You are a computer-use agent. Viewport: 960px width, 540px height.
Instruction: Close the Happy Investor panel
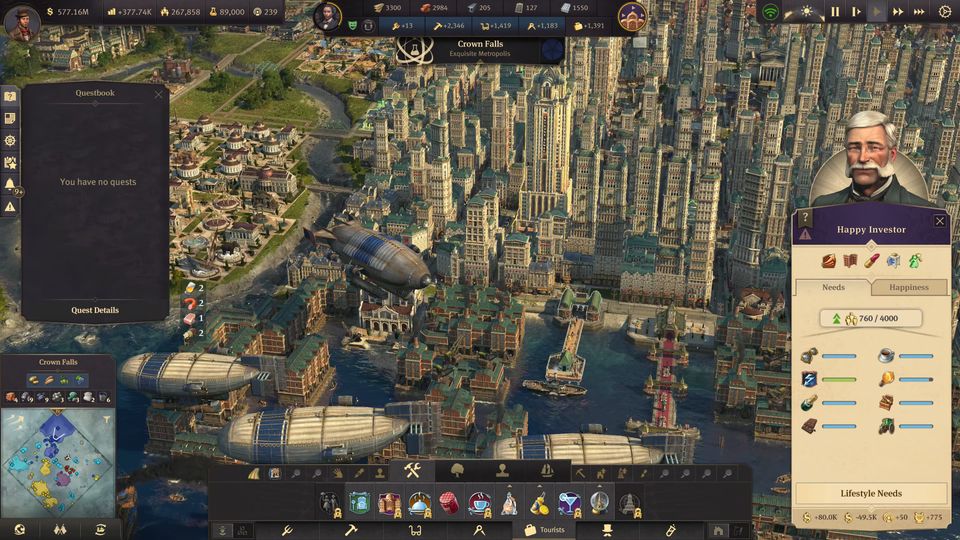[x=939, y=221]
